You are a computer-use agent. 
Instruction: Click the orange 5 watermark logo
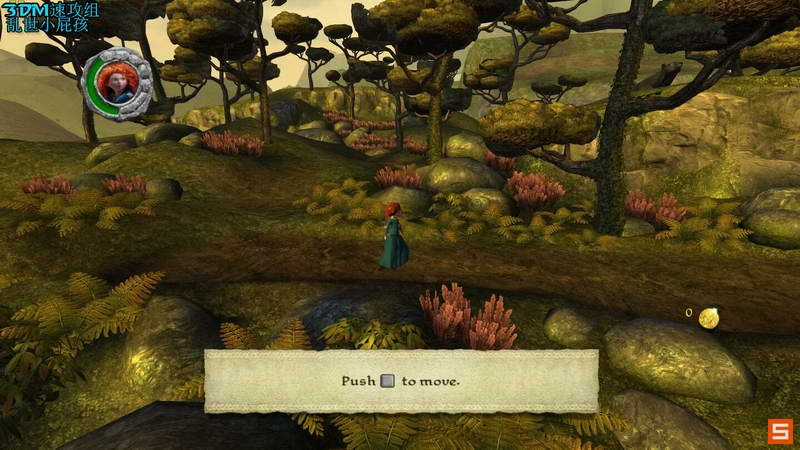780,431
